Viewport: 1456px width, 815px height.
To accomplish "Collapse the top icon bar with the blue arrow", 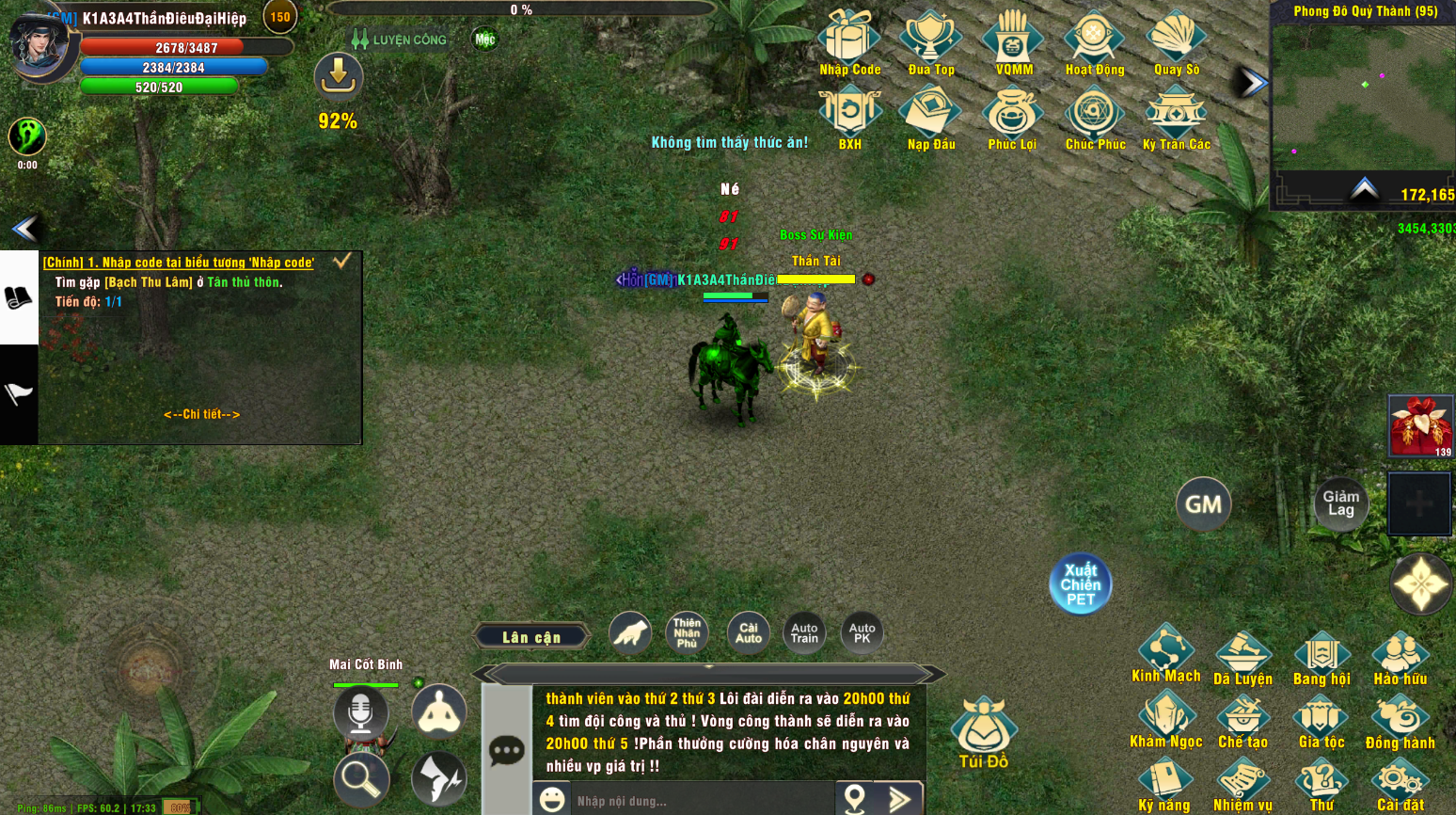I will coord(1253,83).
